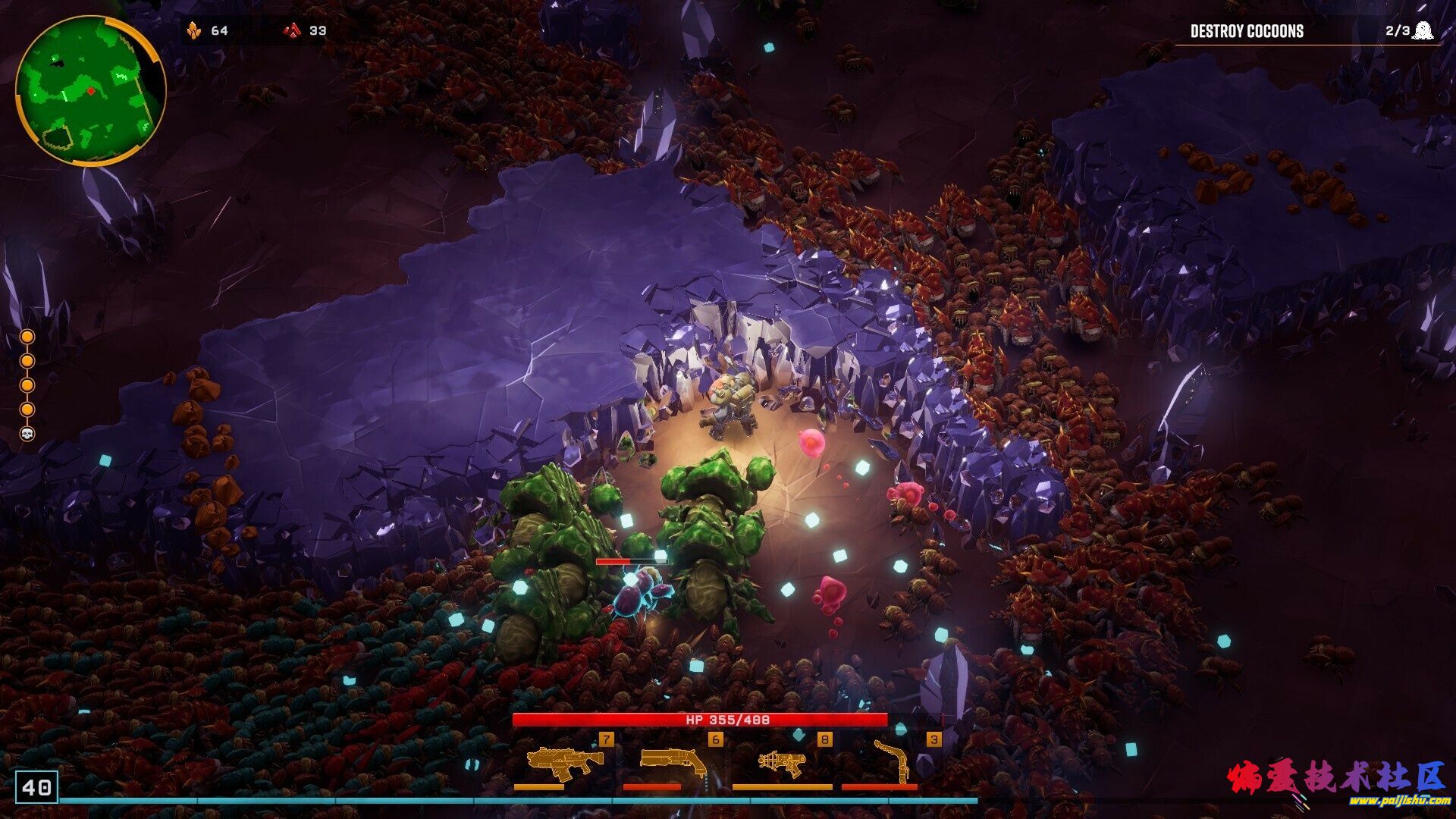Select the sawed-off shotgun weapon slot
1456x819 pixels.
click(x=672, y=761)
